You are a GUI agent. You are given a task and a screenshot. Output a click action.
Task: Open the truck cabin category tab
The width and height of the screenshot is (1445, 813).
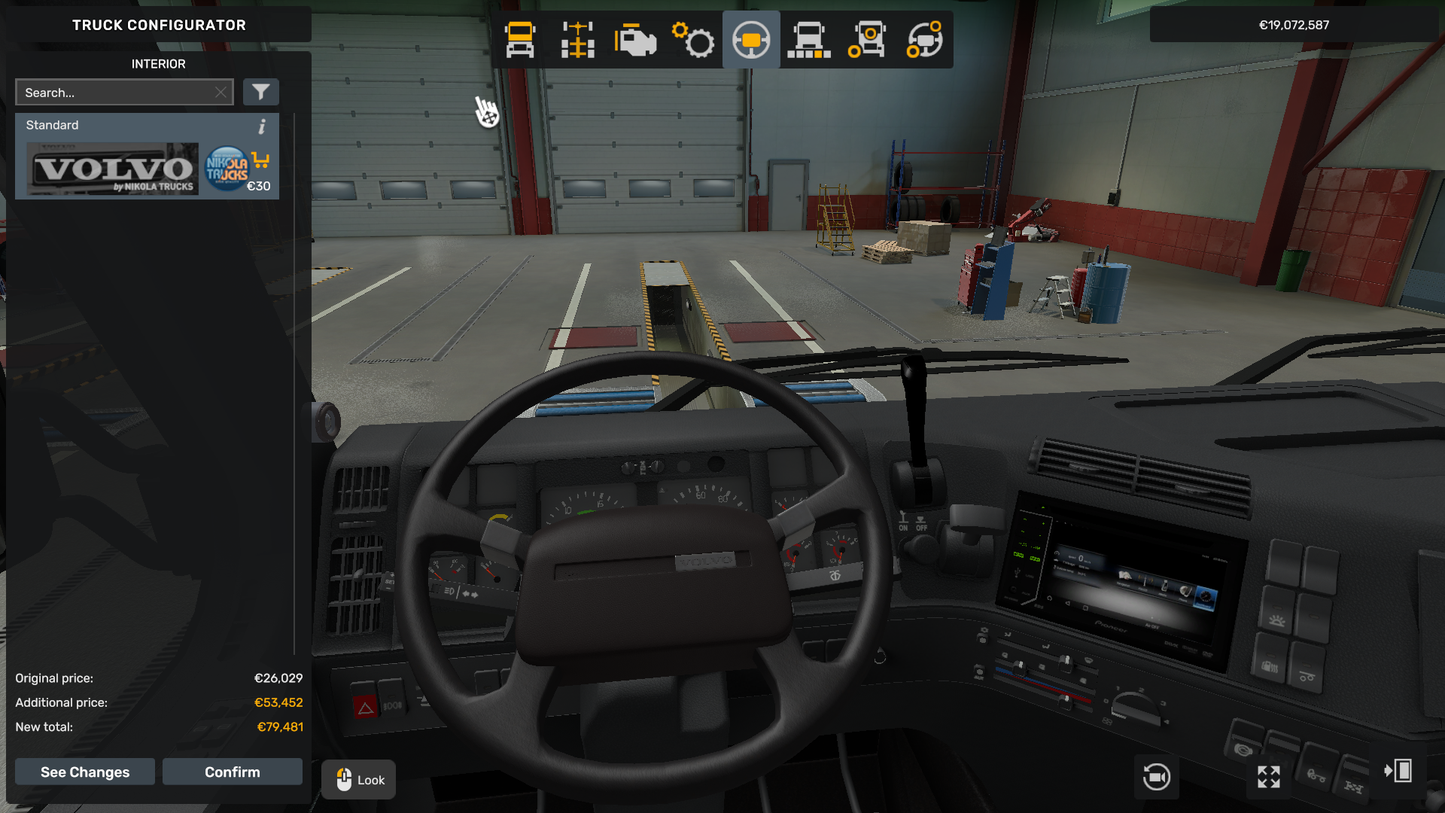coord(520,40)
